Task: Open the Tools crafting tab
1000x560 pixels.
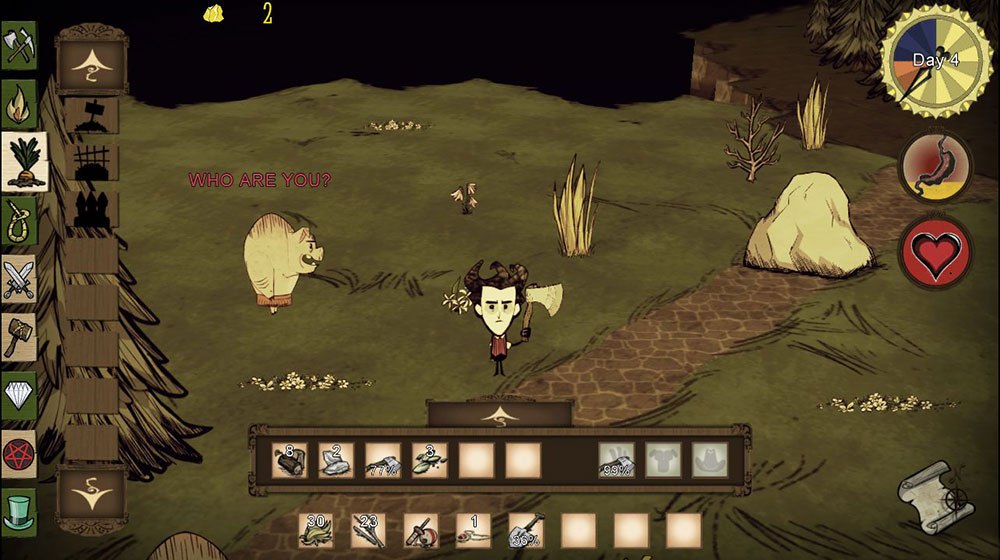Action: tap(19, 46)
